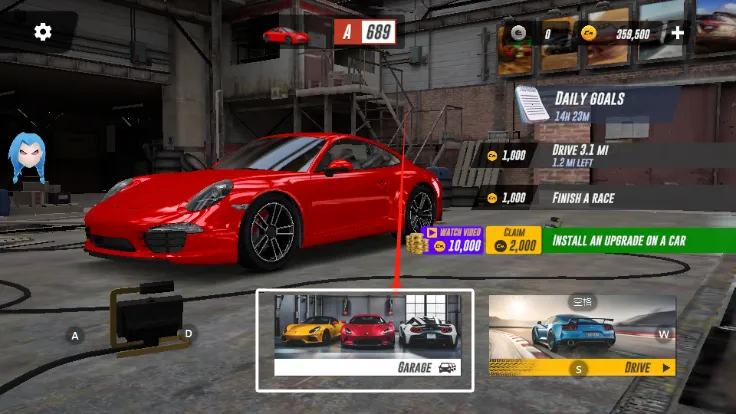Add more coins with the plus button

click(x=677, y=33)
